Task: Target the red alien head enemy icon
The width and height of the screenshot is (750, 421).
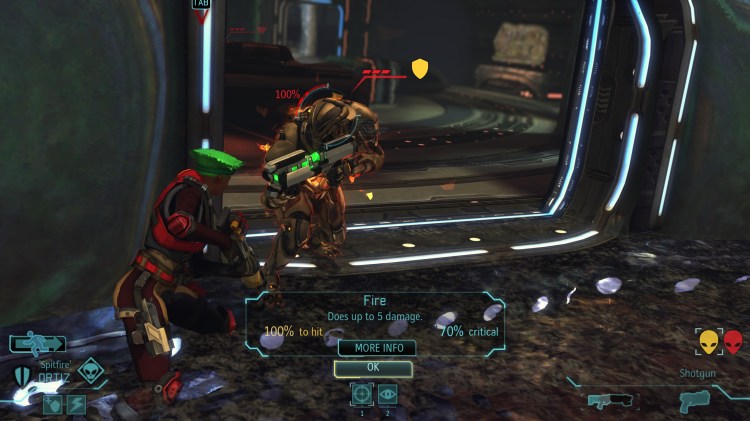Action: [734, 342]
